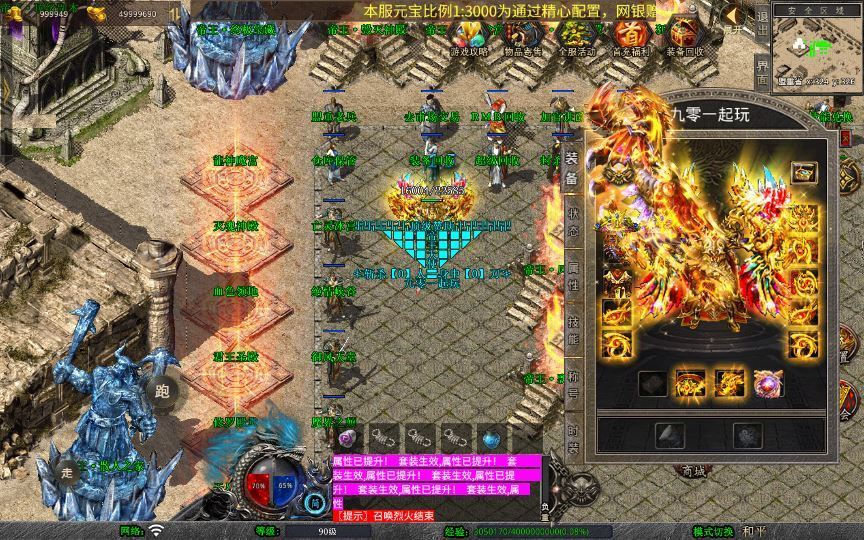The height and width of the screenshot is (540, 864).
Task: Switch to the 技能 skills tab
Action: 573,331
